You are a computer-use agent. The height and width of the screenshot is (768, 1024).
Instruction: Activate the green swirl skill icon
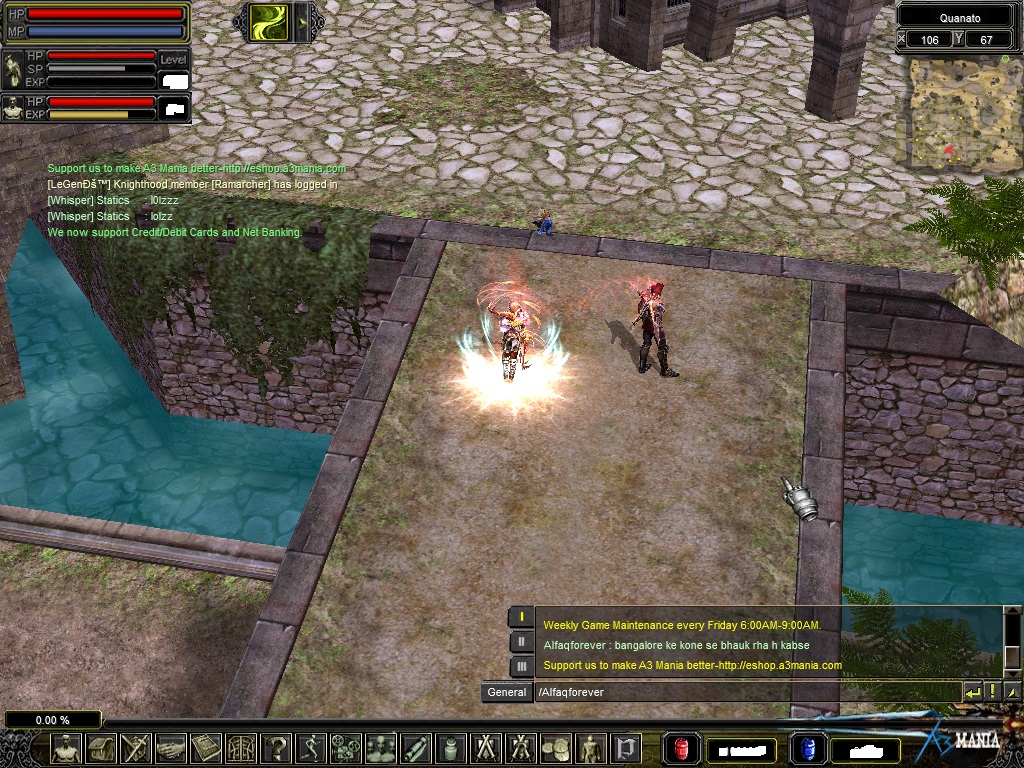point(270,21)
